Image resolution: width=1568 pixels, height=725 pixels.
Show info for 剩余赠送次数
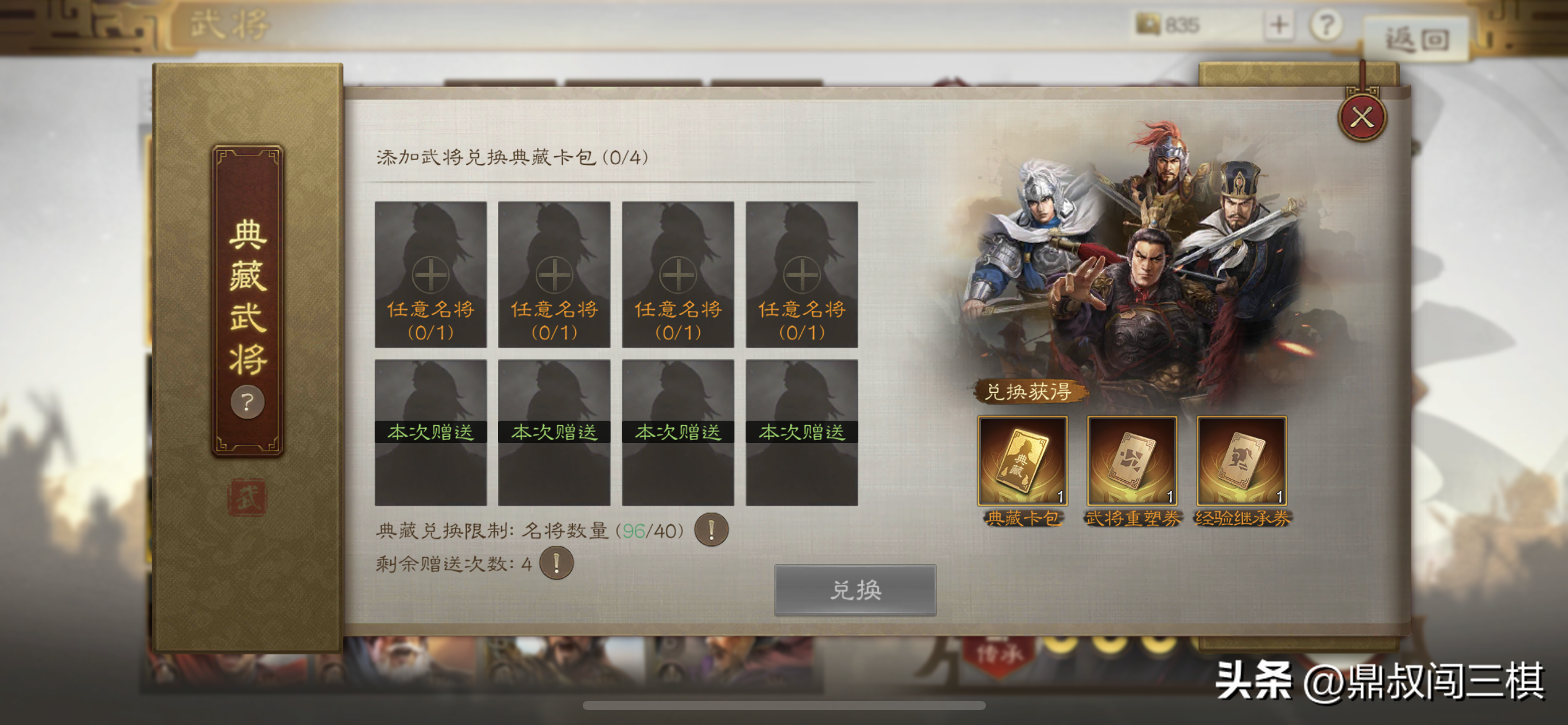[556, 563]
